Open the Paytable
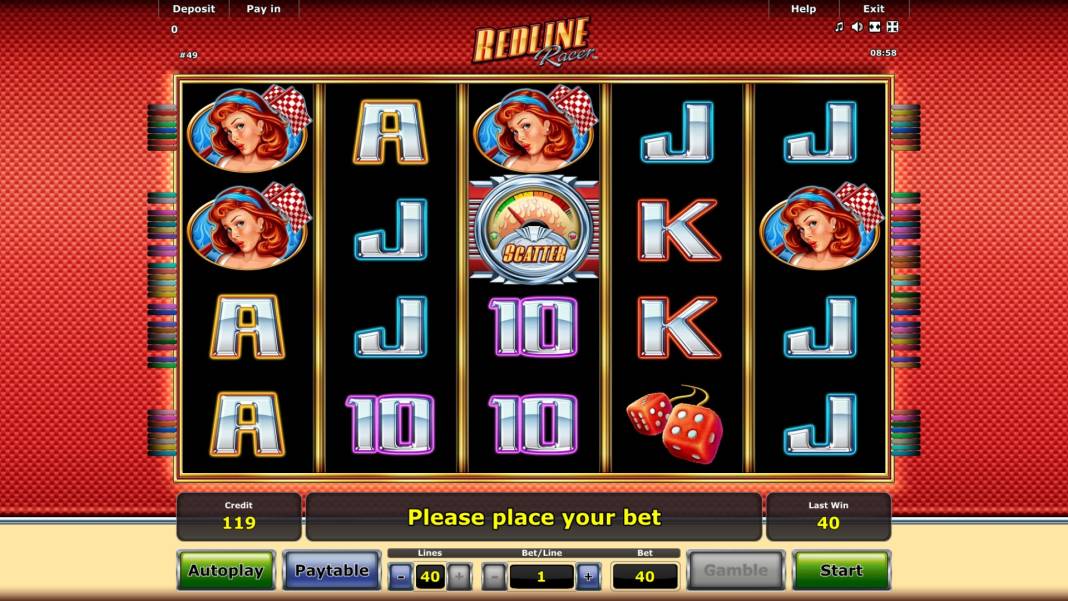Screen dimensions: 1068x601 click(x=331, y=570)
